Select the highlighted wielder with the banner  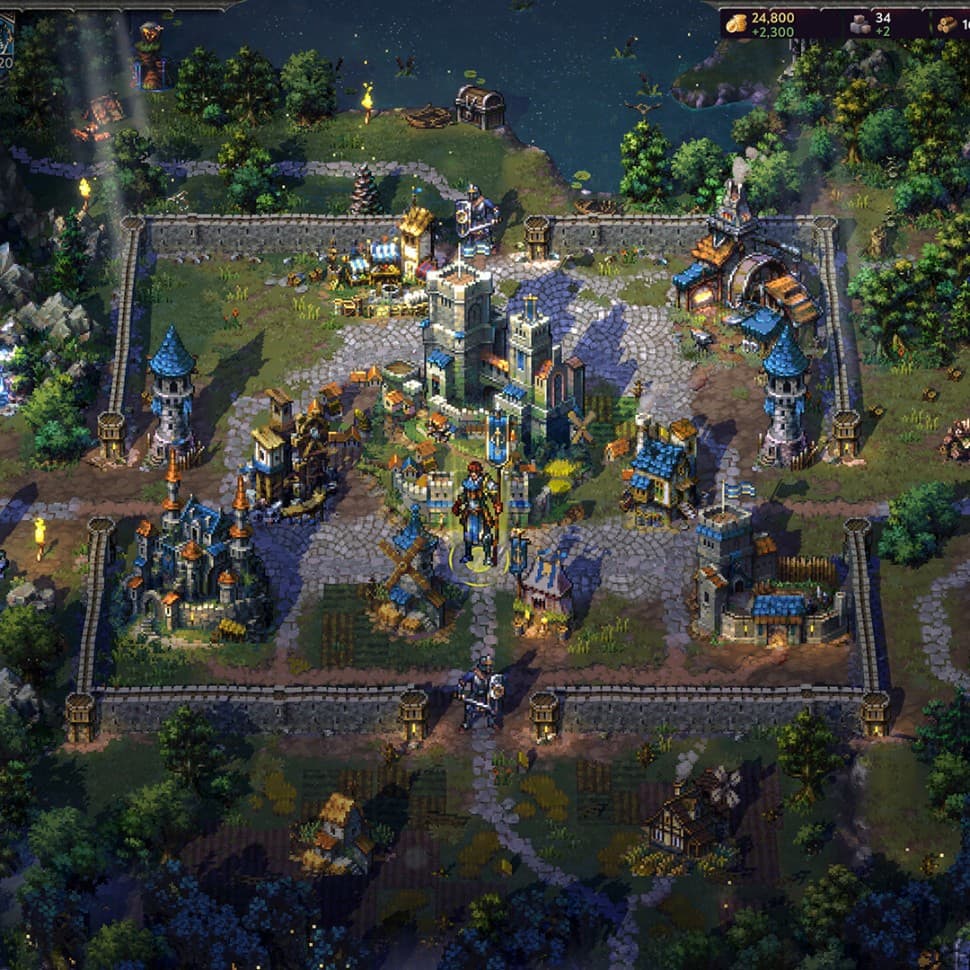(x=477, y=515)
